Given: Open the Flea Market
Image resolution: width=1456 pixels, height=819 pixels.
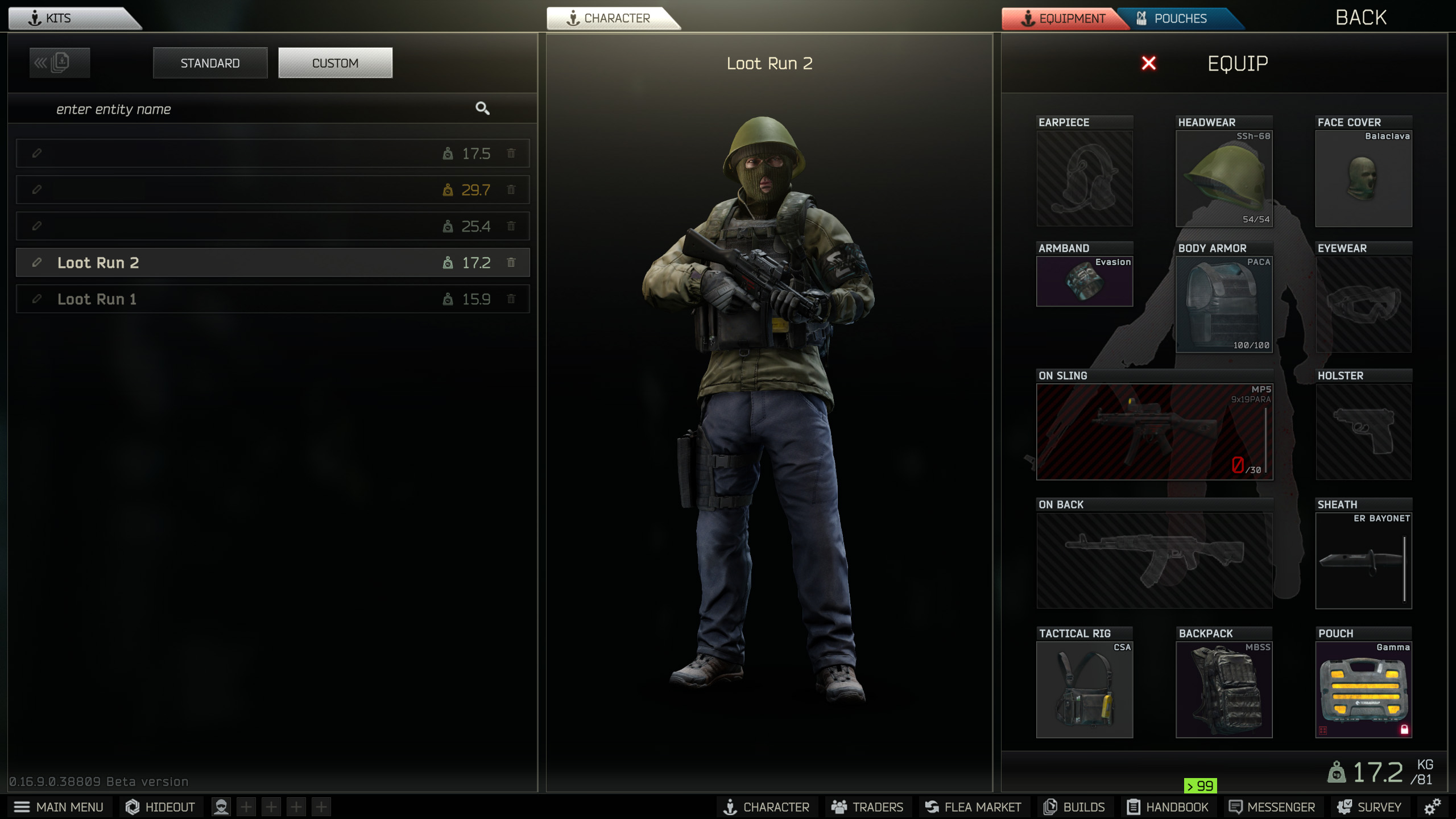Looking at the screenshot, I should [973, 807].
